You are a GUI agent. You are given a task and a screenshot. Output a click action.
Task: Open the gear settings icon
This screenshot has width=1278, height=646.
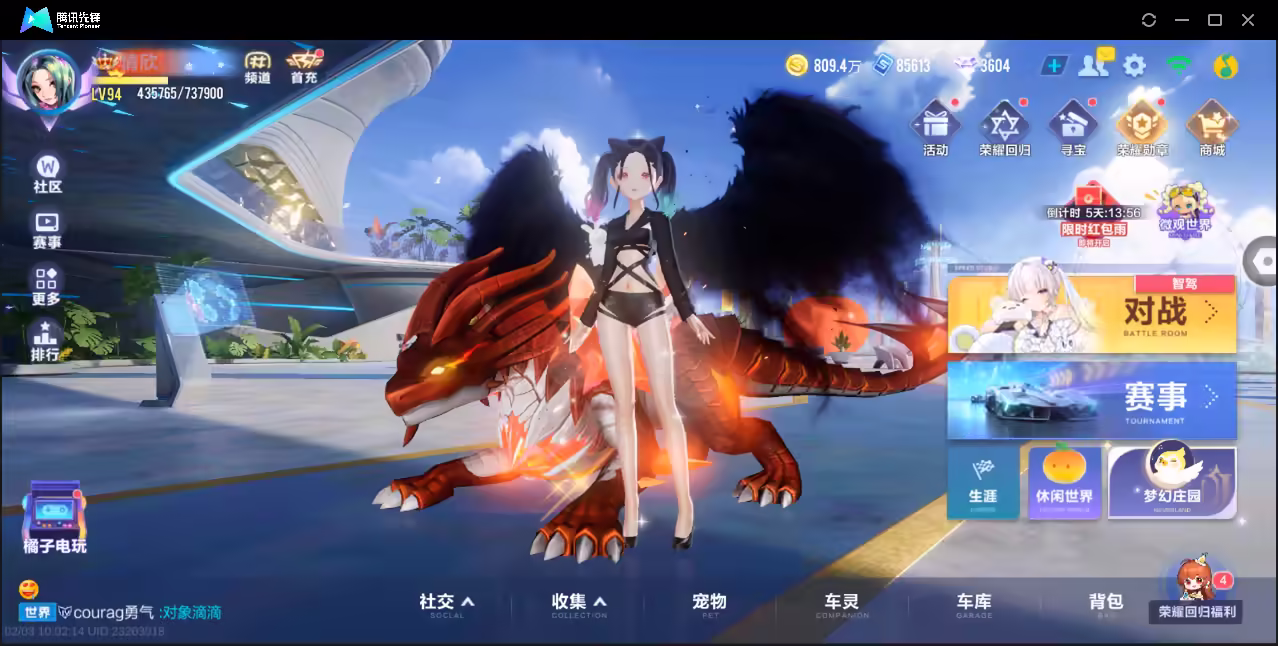pos(1134,66)
